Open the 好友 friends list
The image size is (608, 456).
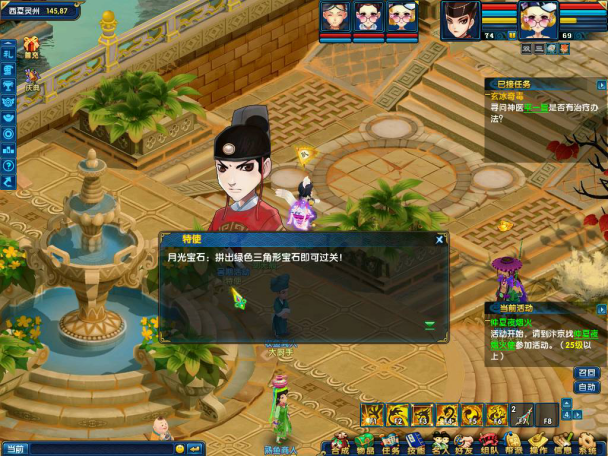click(463, 442)
